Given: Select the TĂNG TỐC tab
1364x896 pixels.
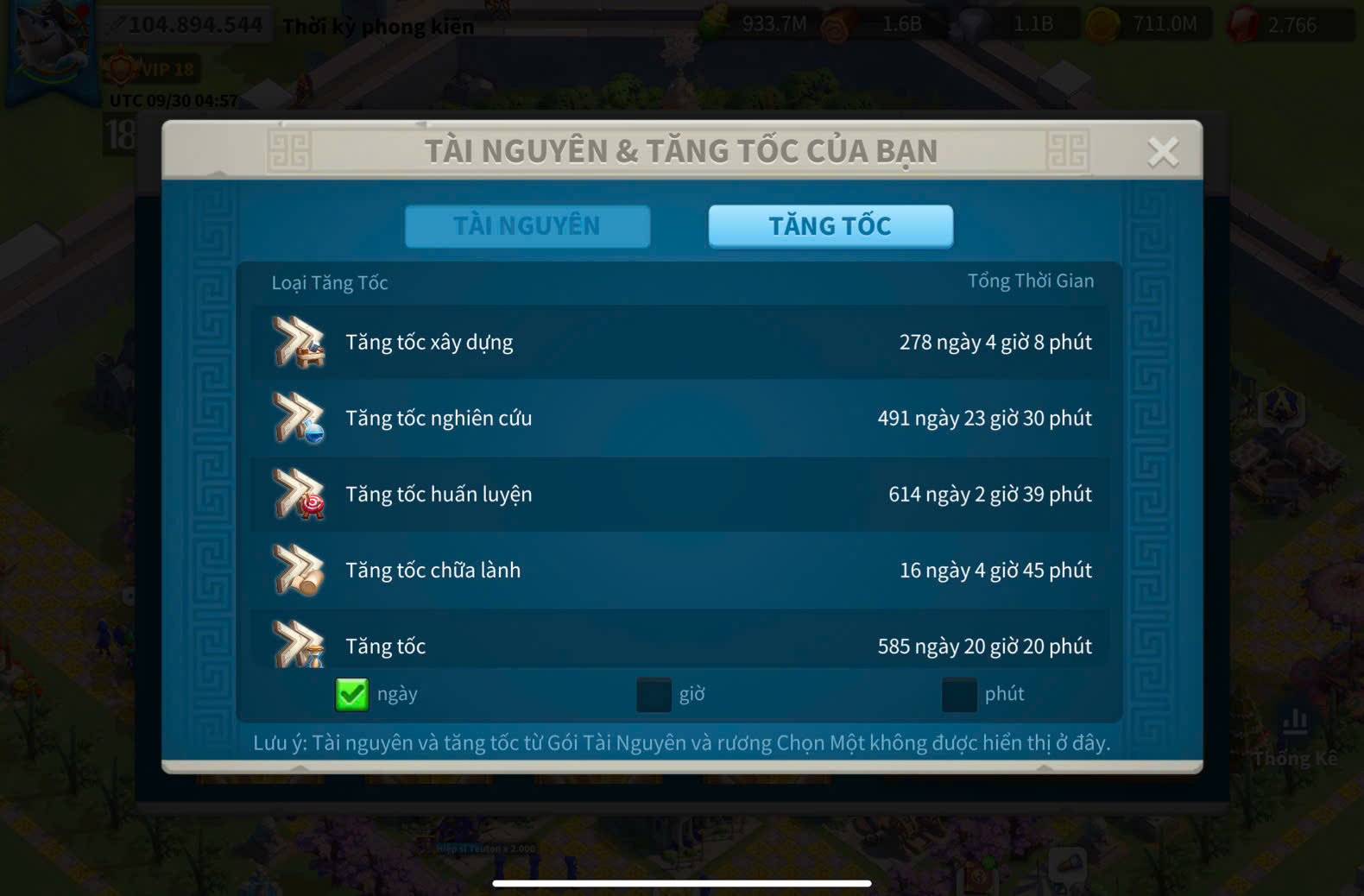Looking at the screenshot, I should 830,226.
